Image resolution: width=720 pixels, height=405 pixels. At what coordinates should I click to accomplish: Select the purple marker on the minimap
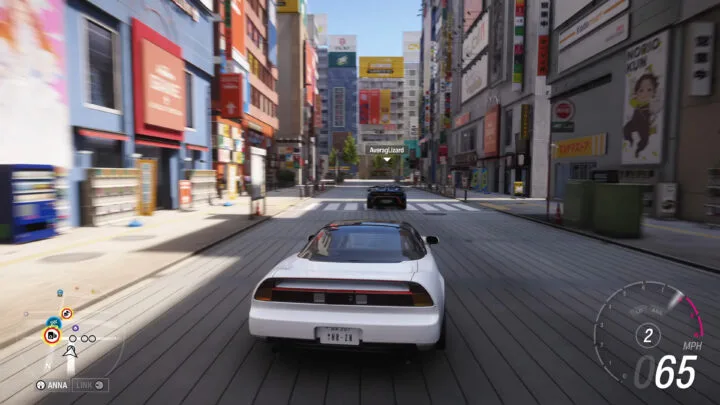coord(75,327)
